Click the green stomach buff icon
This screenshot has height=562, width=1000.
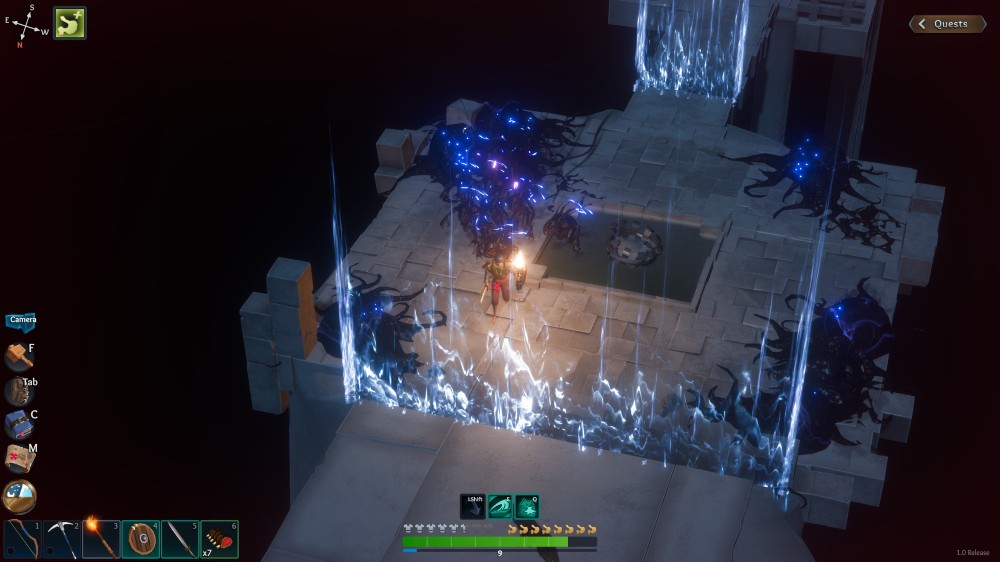(70, 23)
